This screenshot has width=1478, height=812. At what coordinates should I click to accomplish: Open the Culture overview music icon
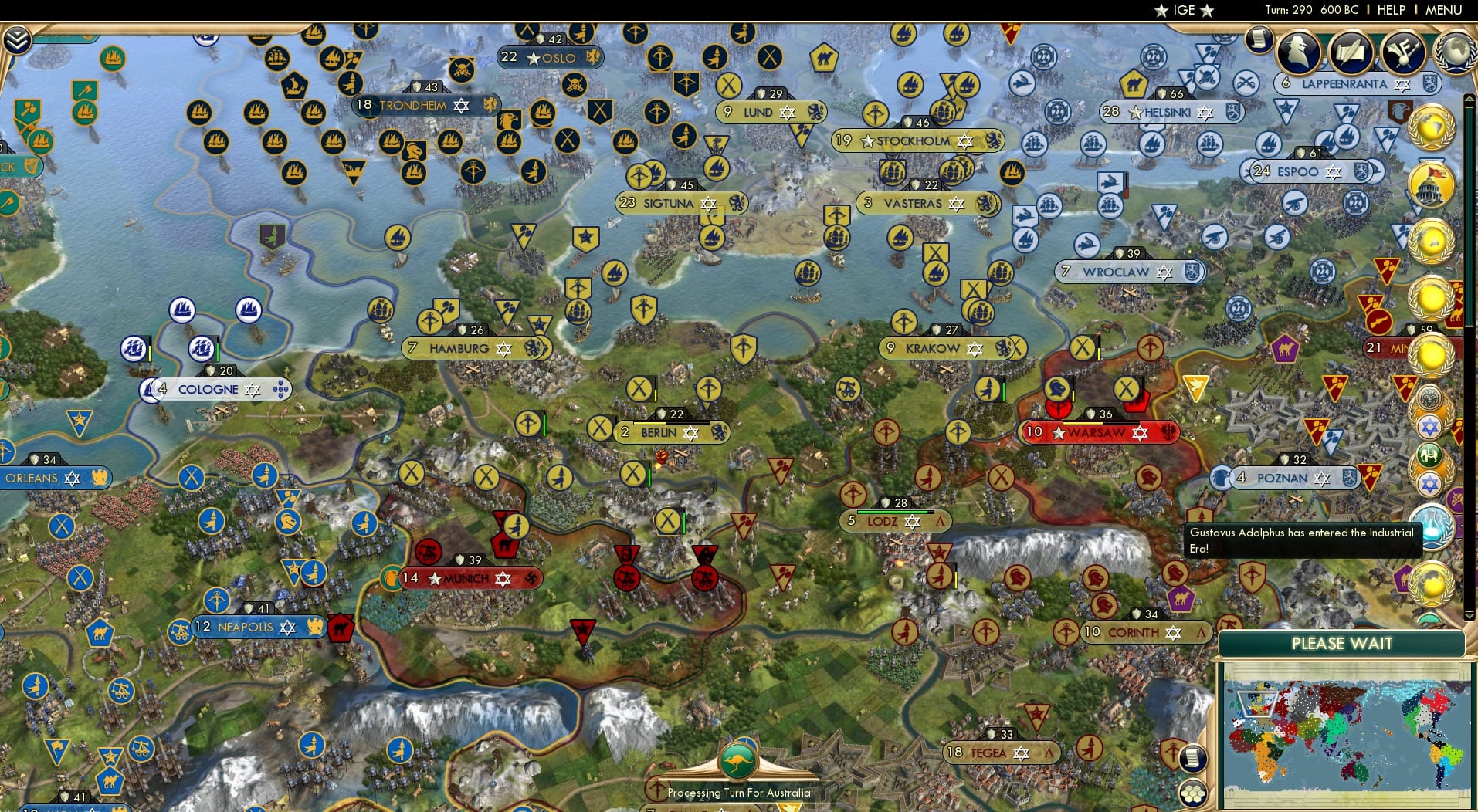pyautogui.click(x=1404, y=54)
